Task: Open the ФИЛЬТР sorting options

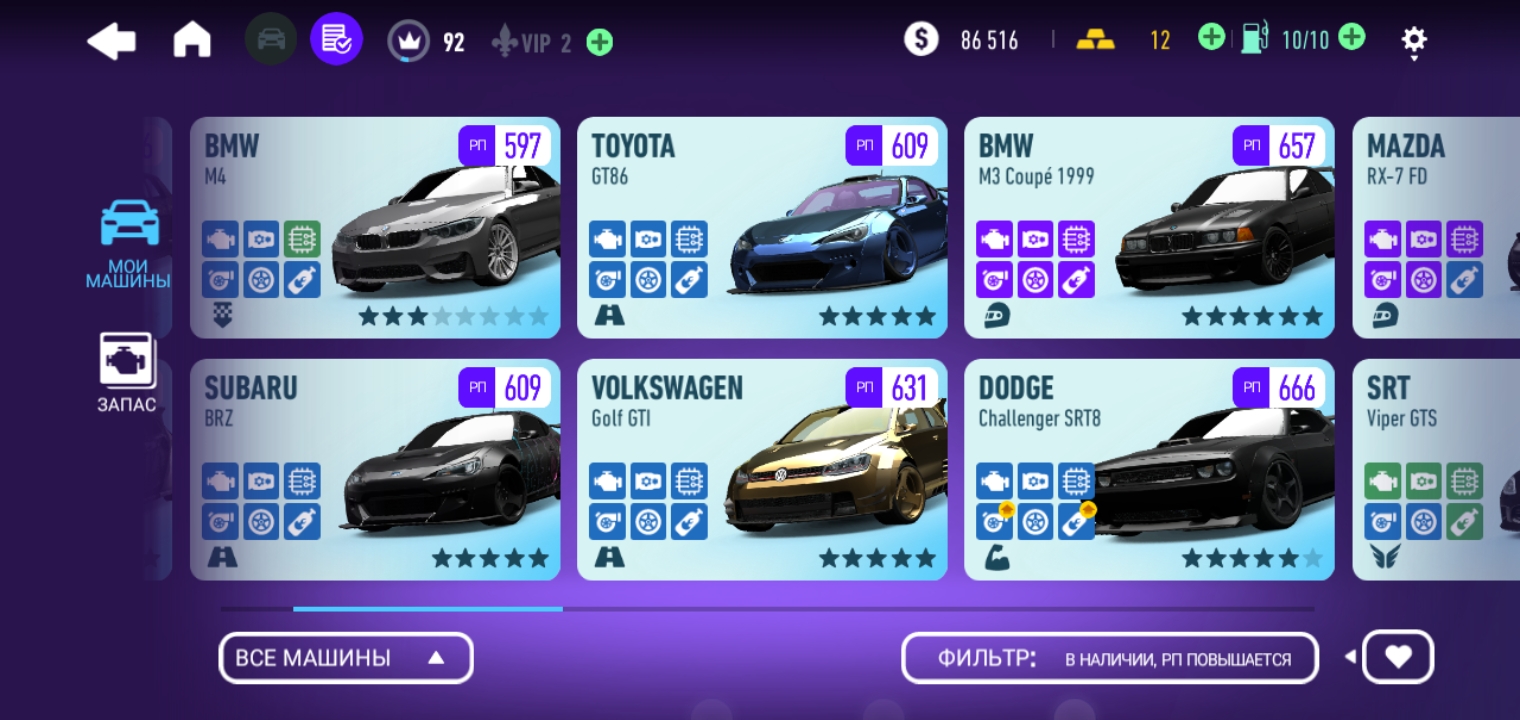Action: tap(1110, 658)
